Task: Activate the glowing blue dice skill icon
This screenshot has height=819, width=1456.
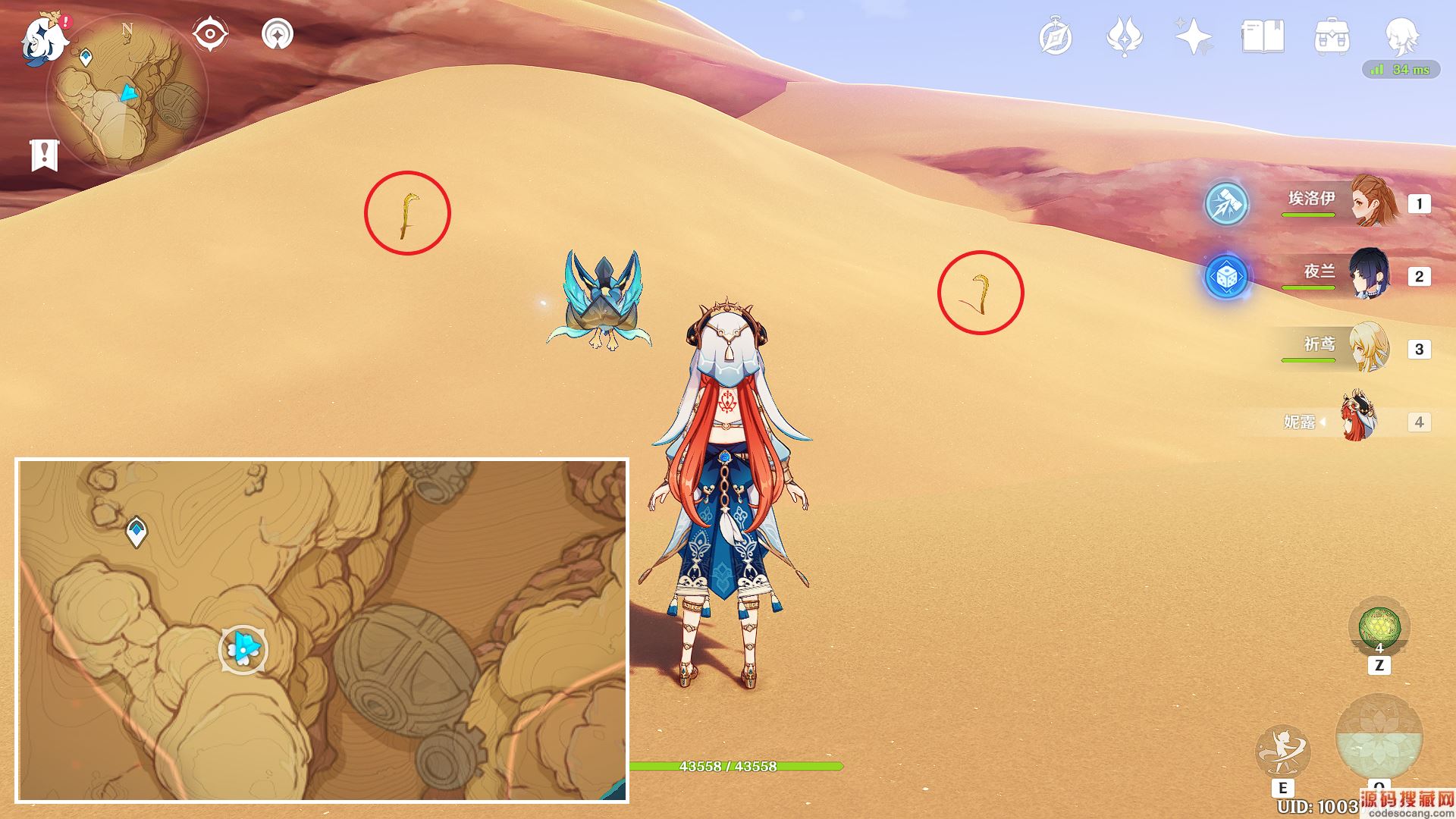Action: [x=1226, y=277]
